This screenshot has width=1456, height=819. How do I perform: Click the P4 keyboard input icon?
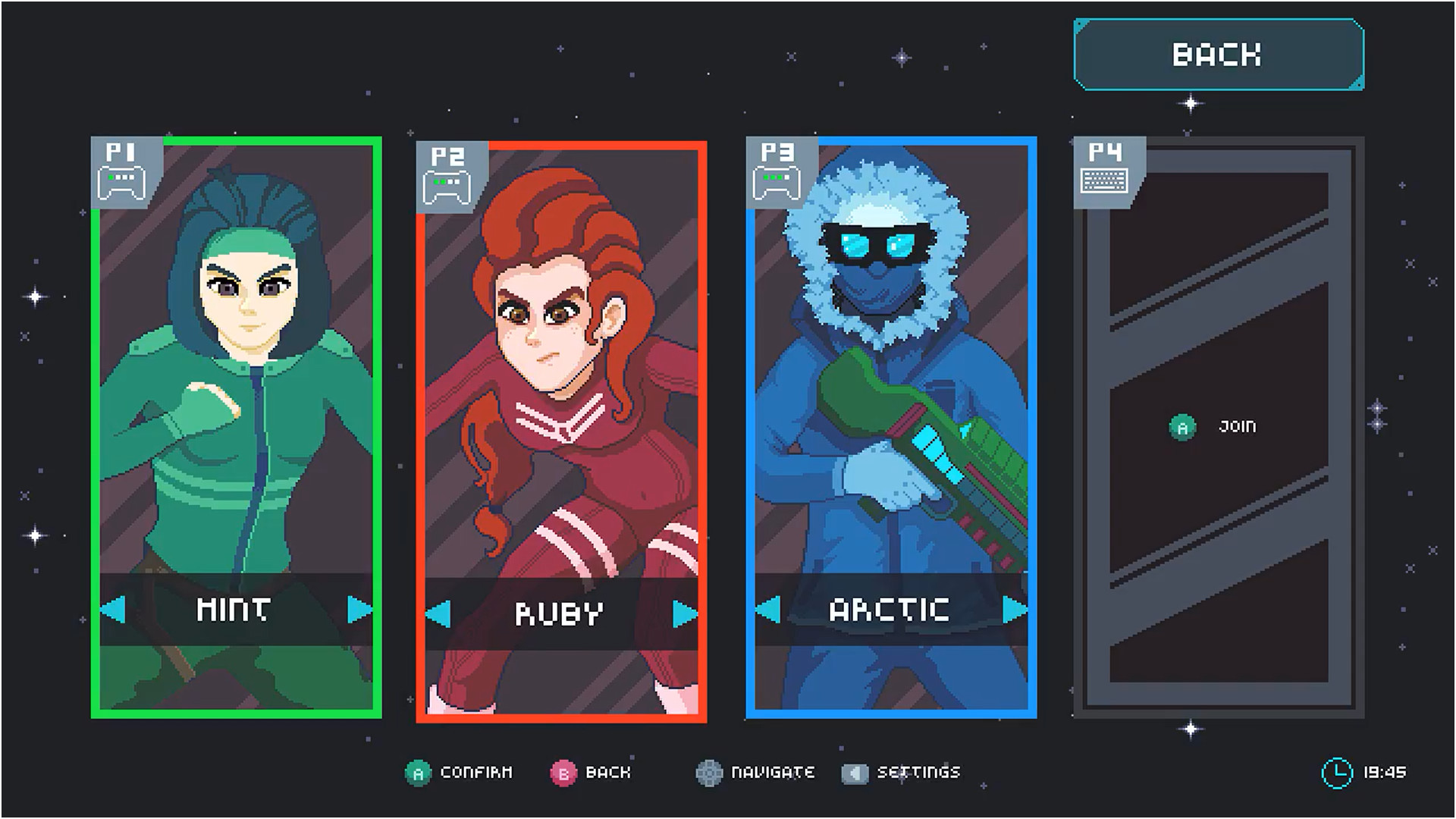pyautogui.click(x=1103, y=180)
